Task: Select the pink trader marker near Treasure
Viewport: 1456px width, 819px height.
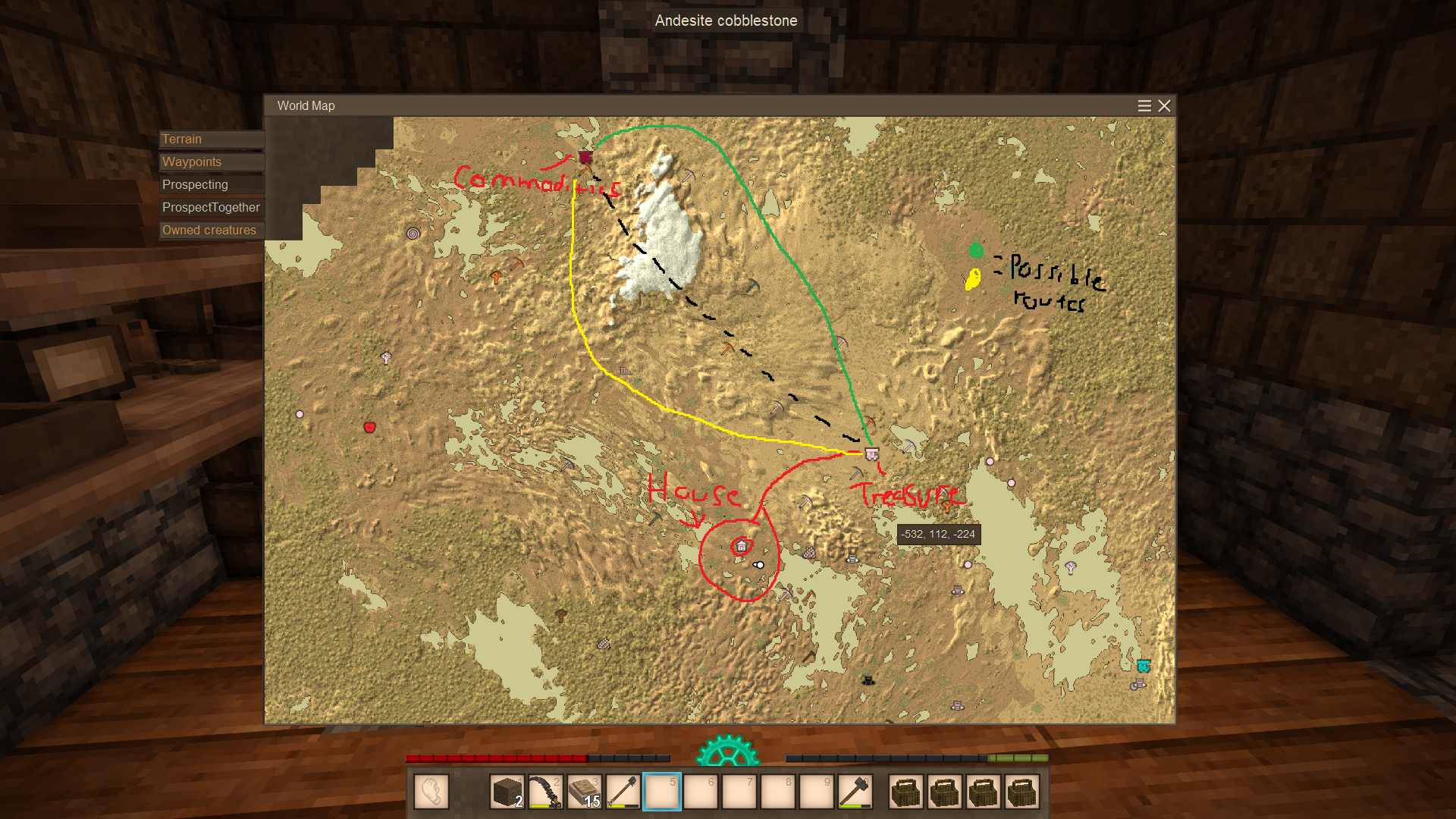Action: (872, 454)
